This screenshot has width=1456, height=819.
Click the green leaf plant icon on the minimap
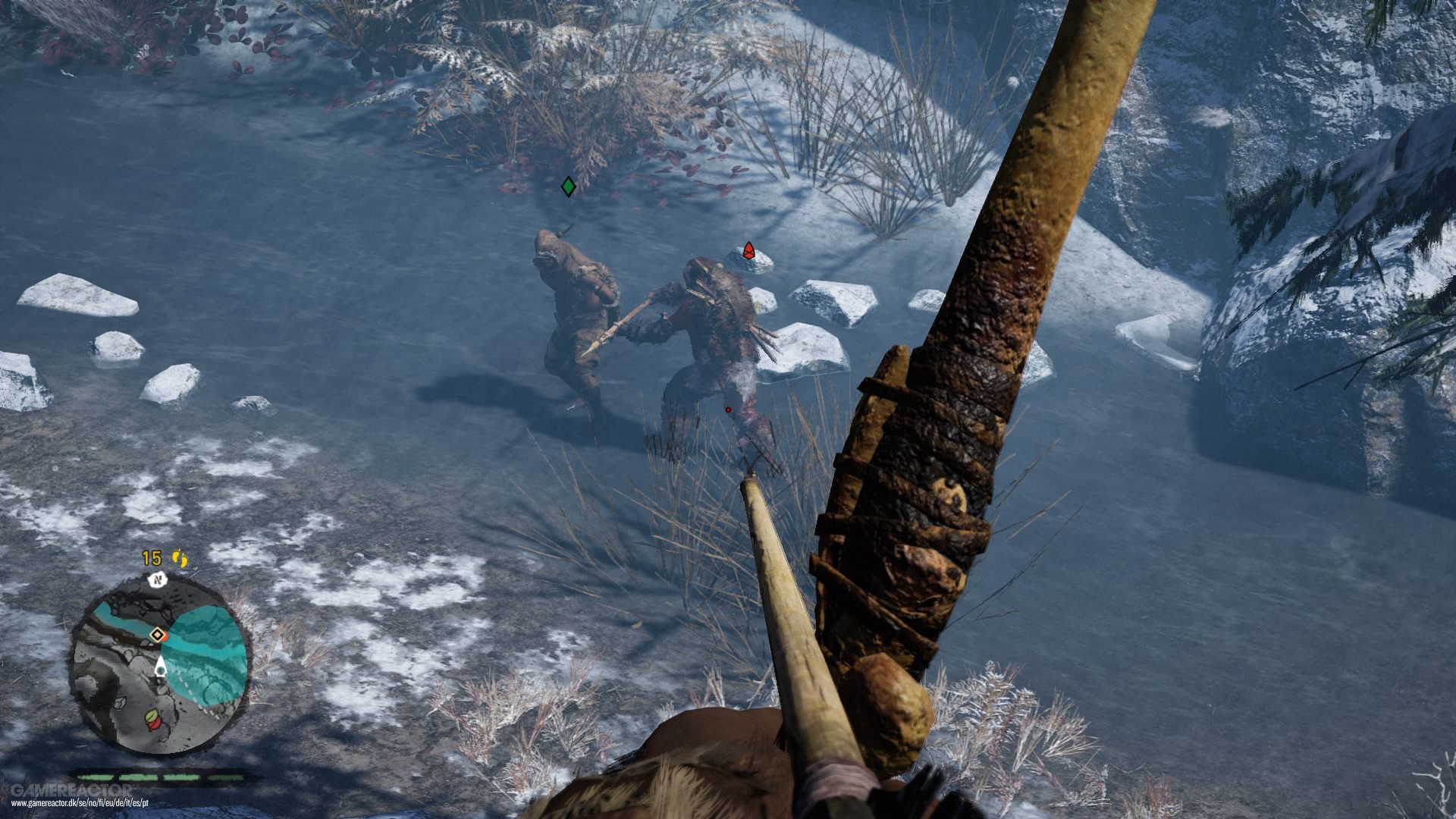151,716
